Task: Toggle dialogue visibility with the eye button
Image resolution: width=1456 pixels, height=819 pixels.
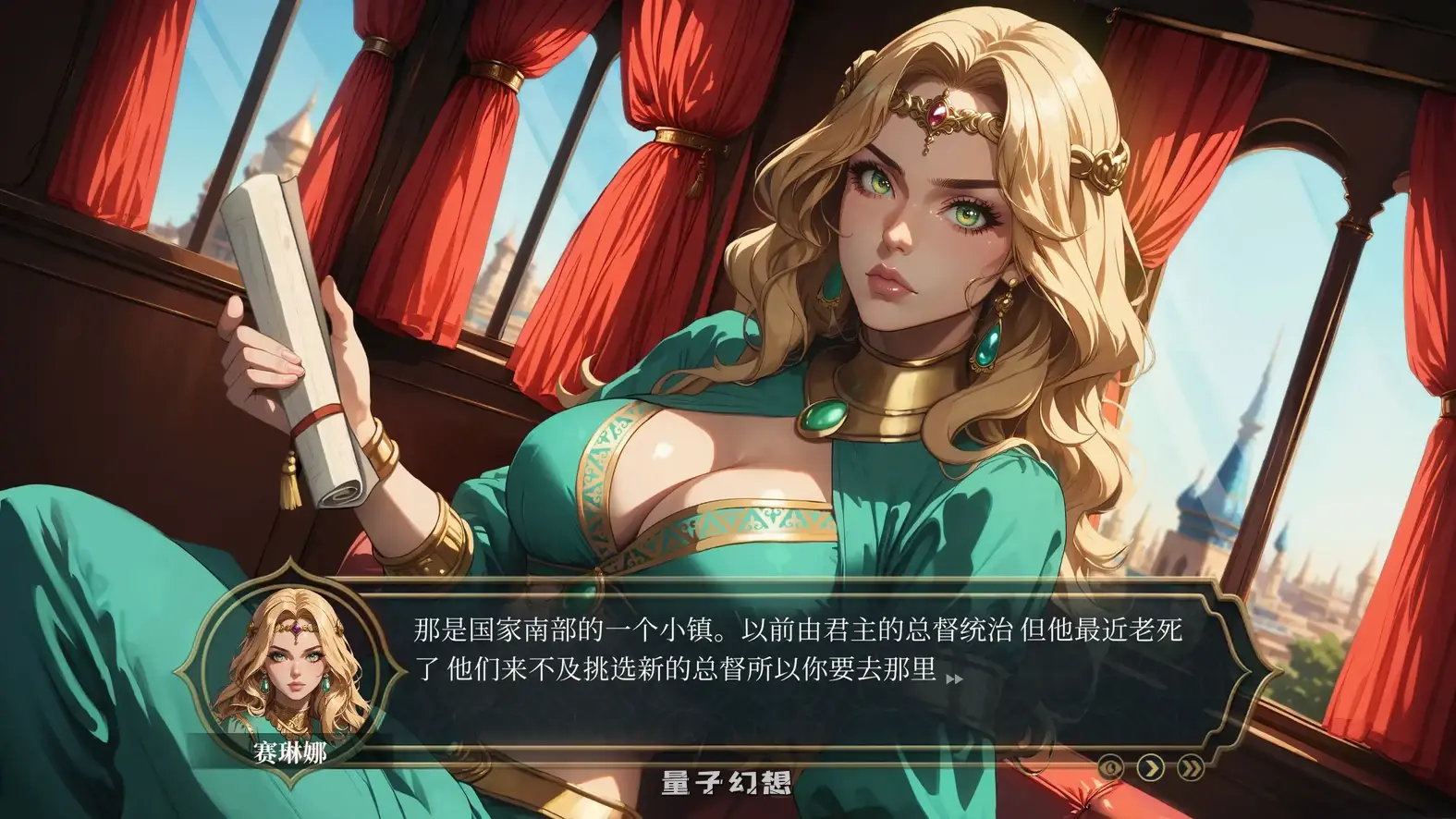Action: (x=1111, y=767)
